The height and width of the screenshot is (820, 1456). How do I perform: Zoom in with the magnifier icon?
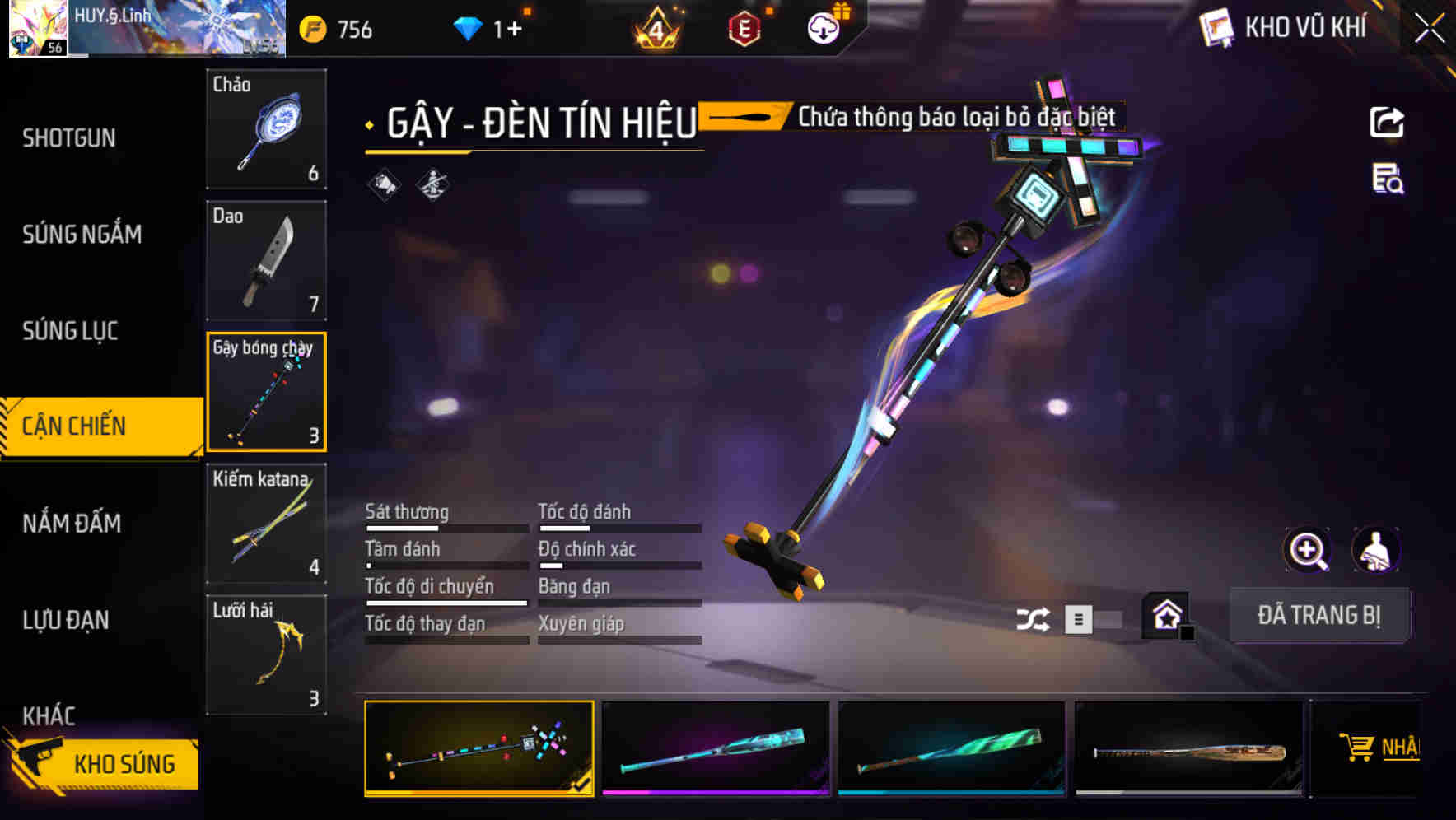pyautogui.click(x=1307, y=550)
